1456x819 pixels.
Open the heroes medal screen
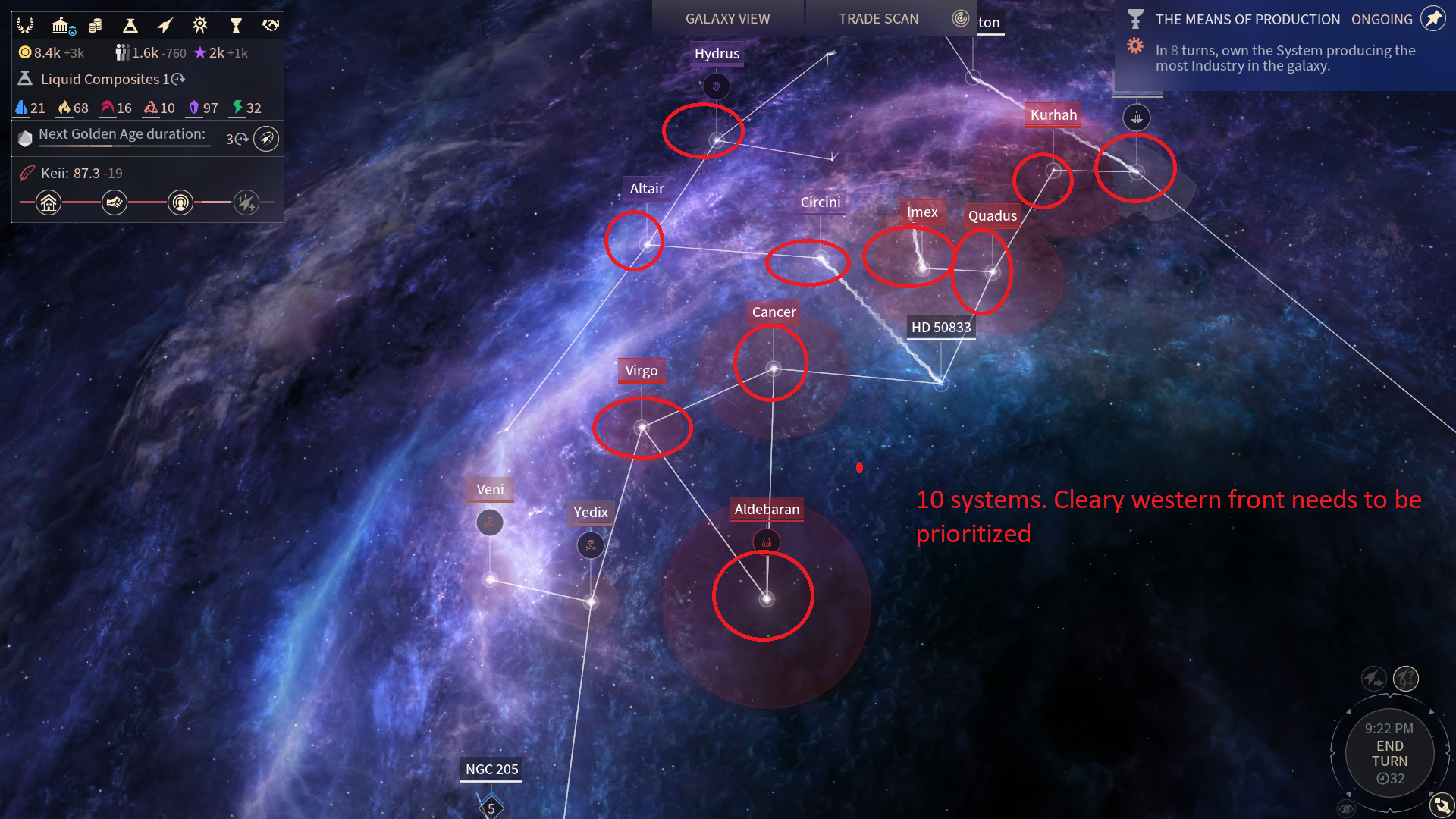click(199, 26)
